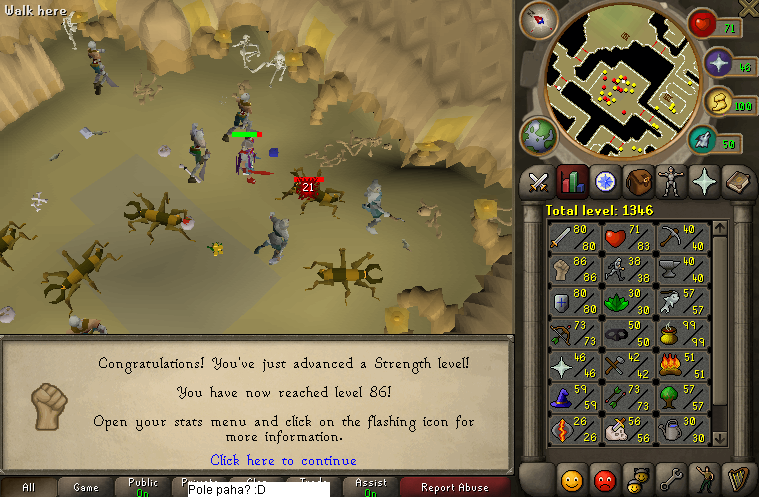759x497 pixels.
Task: Select the Game chat tab
Action: pyautogui.click(x=85, y=487)
